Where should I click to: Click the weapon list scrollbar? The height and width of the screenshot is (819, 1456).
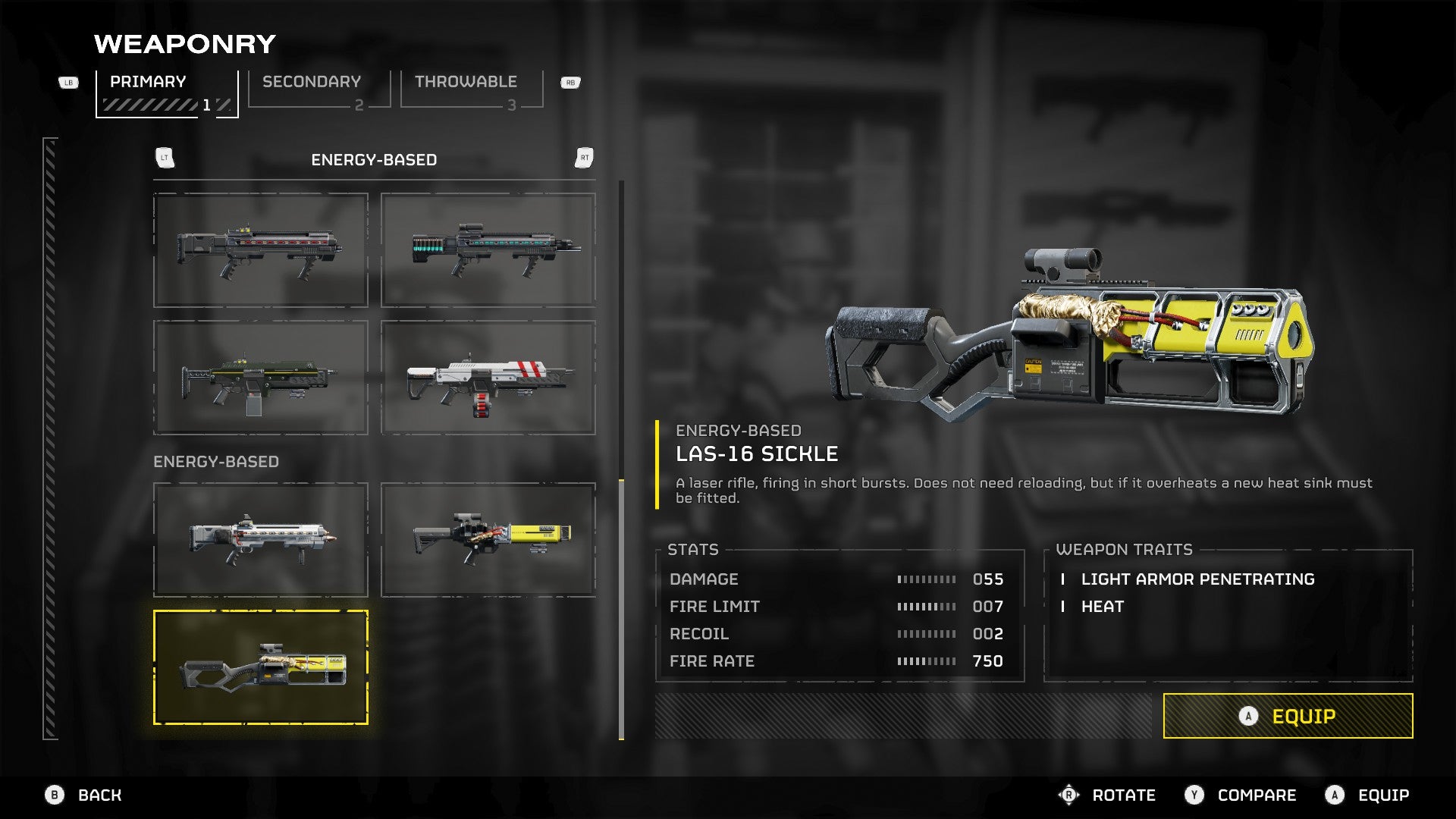pos(621,607)
